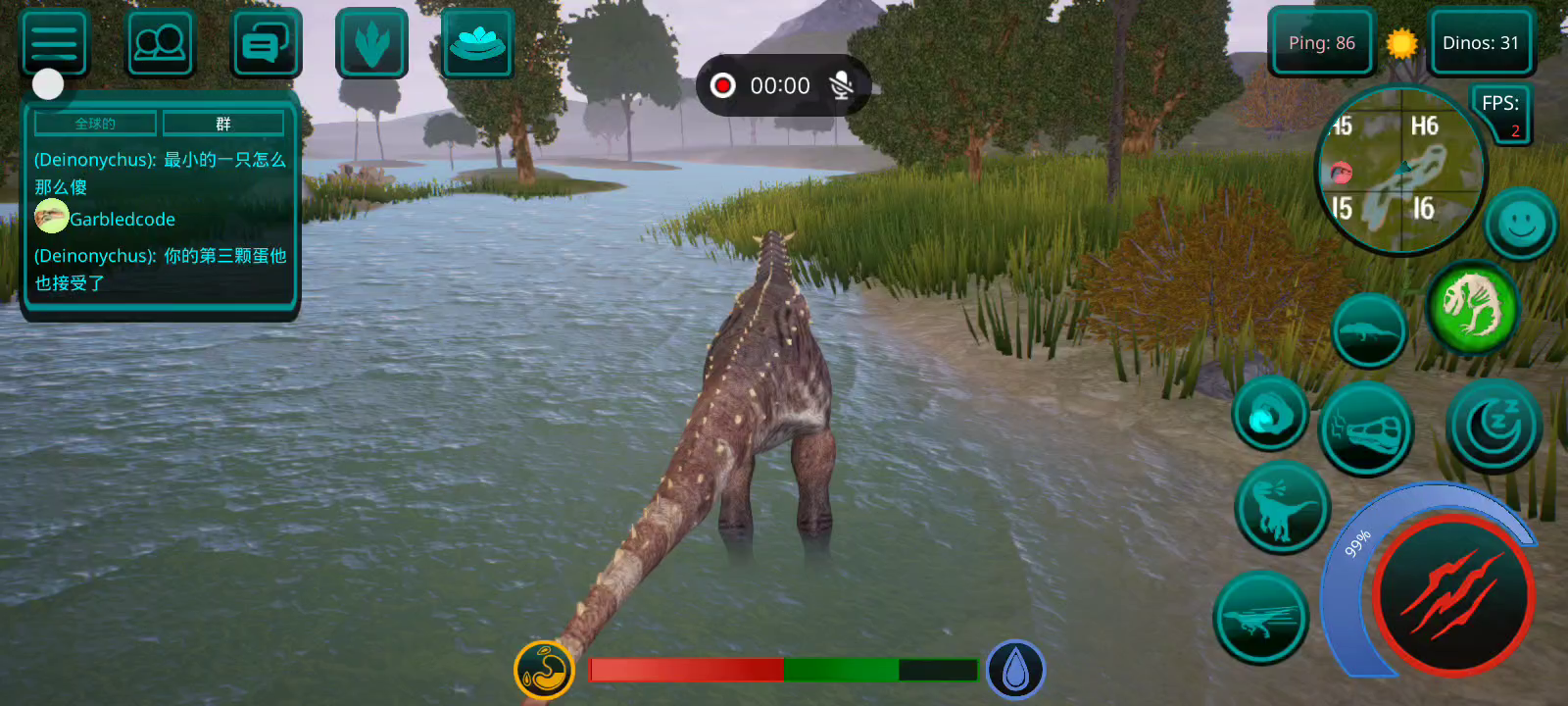This screenshot has width=1568, height=706.
Task: Use the roar sound-wave ability
Action: click(1271, 415)
